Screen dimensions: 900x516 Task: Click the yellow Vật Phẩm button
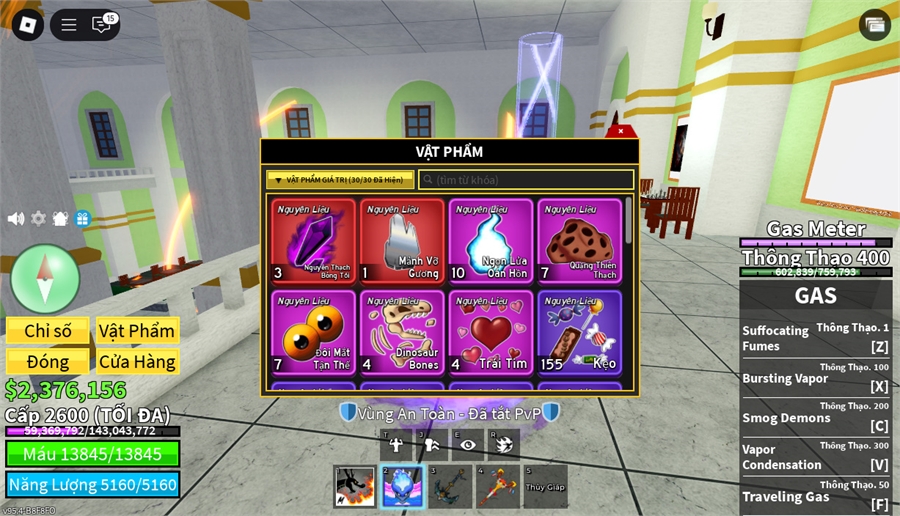pyautogui.click(x=137, y=331)
